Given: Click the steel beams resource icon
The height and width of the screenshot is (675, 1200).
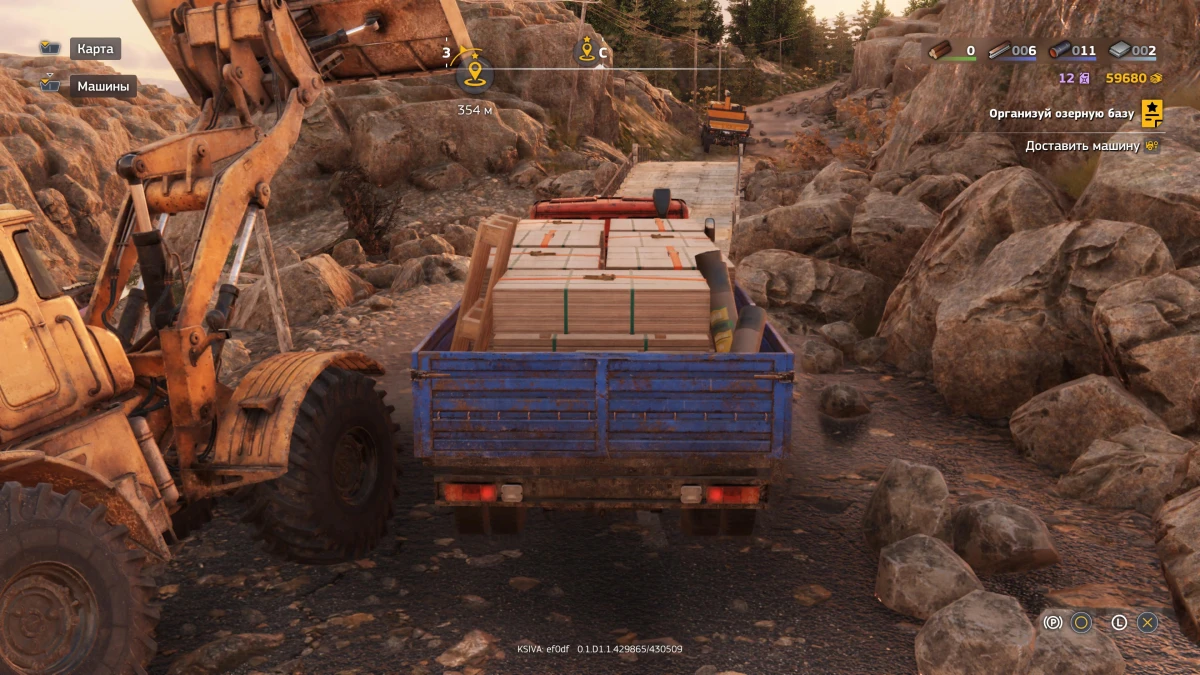Looking at the screenshot, I should click(999, 50).
